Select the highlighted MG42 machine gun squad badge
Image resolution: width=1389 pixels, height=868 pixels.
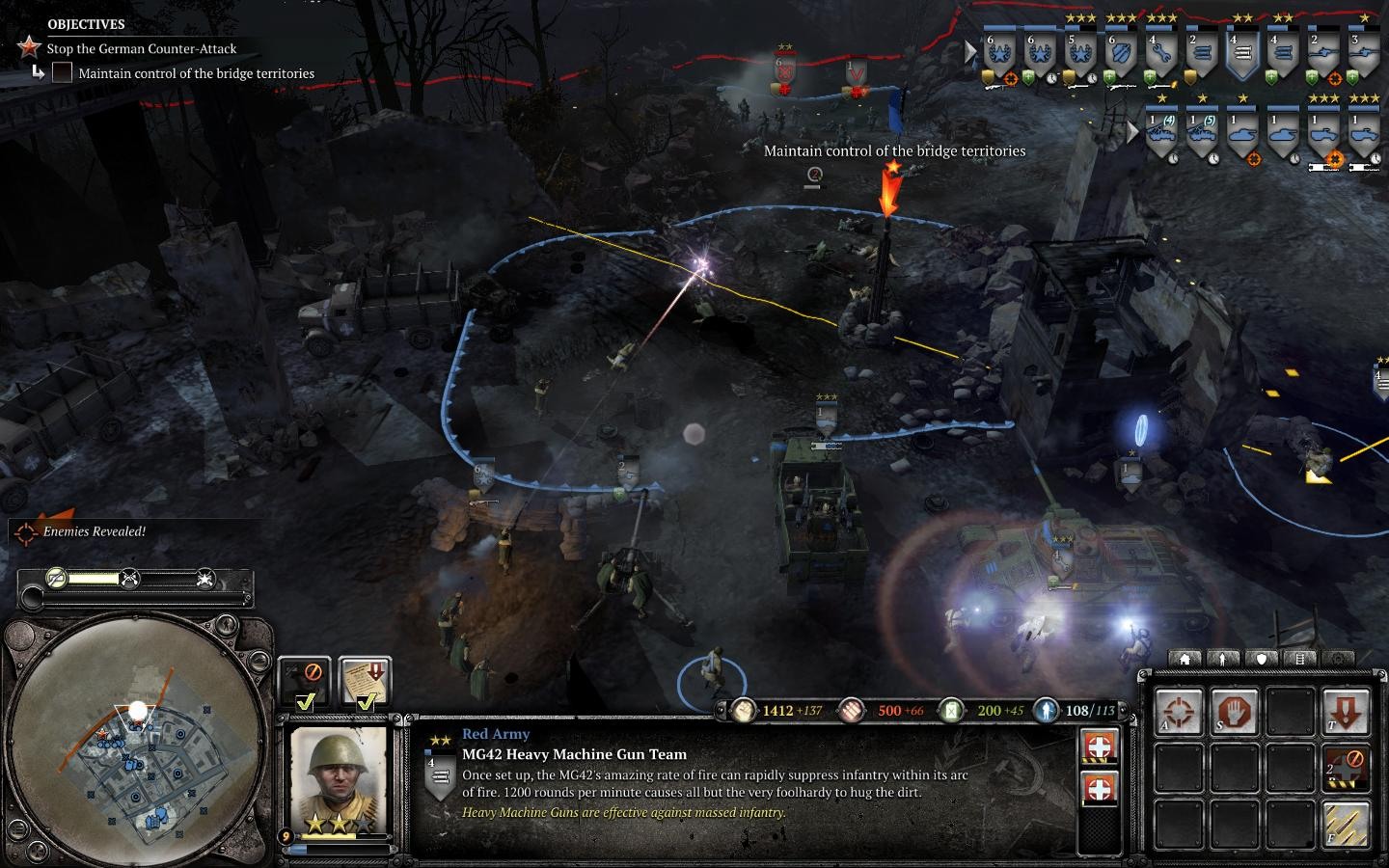1241,52
